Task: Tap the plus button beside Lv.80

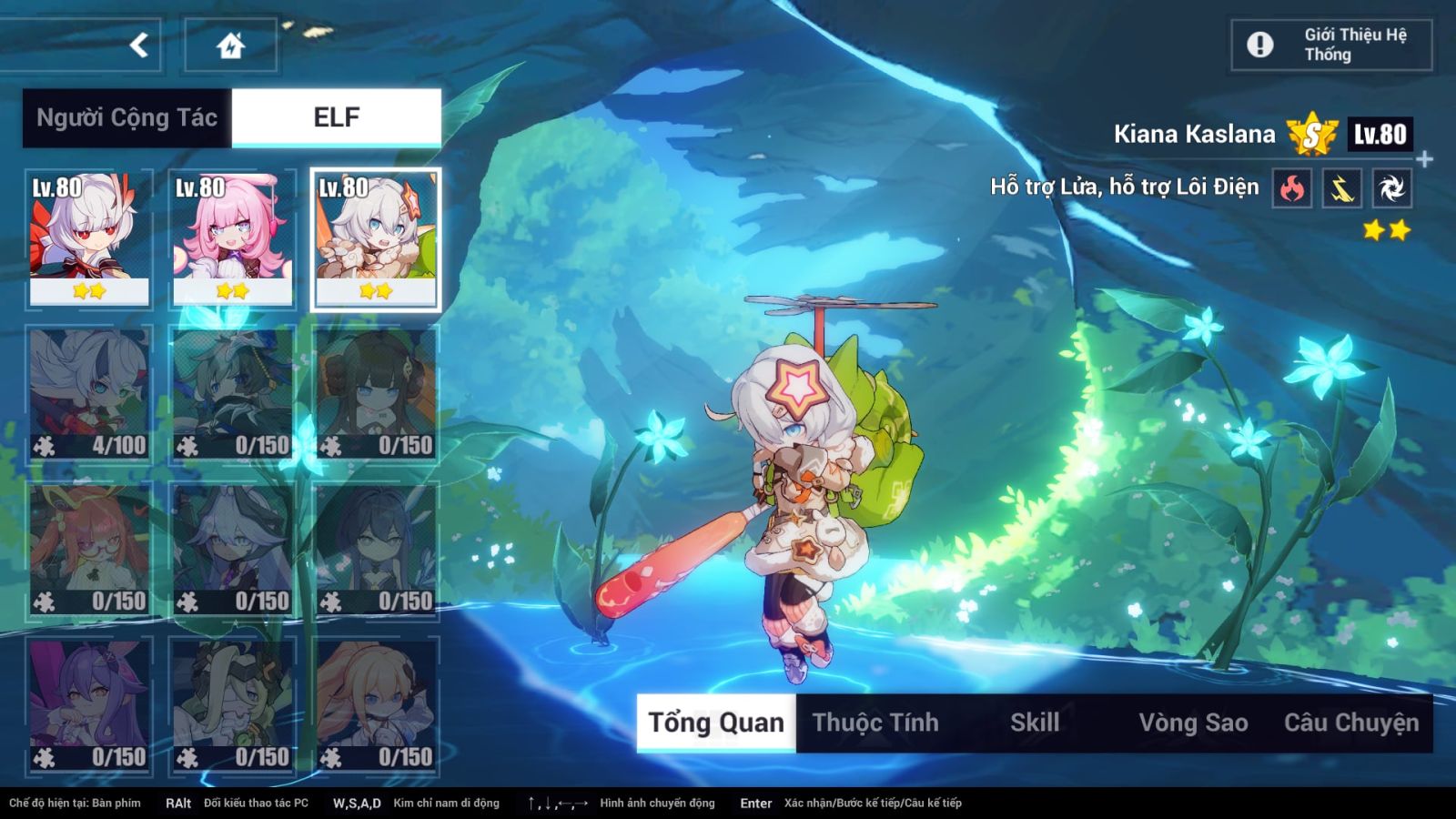Action: coord(1425,159)
